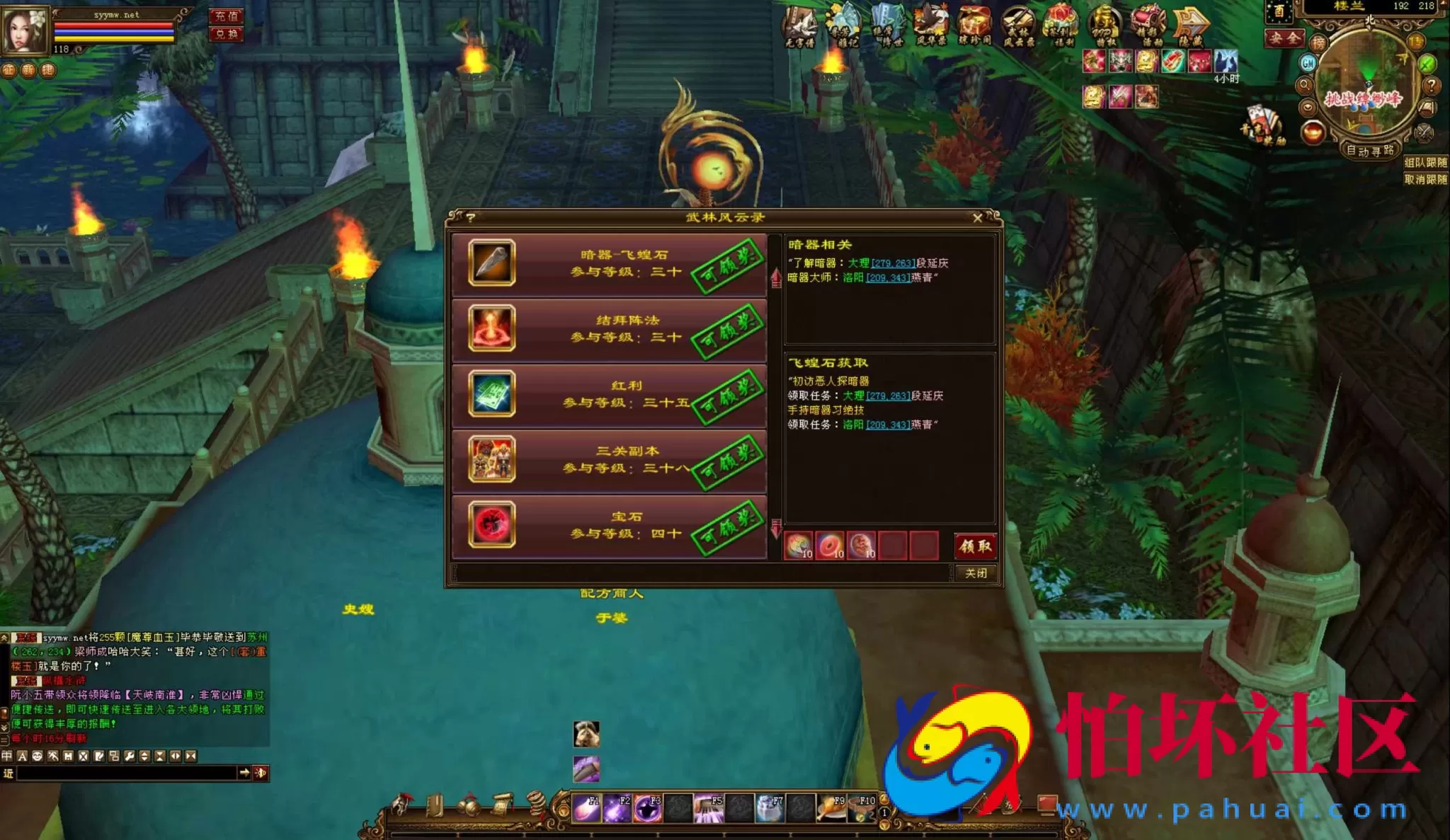Image resolution: width=1450 pixels, height=840 pixels.
Task: Close the 武林风云录 window with the X
Action: point(978,218)
